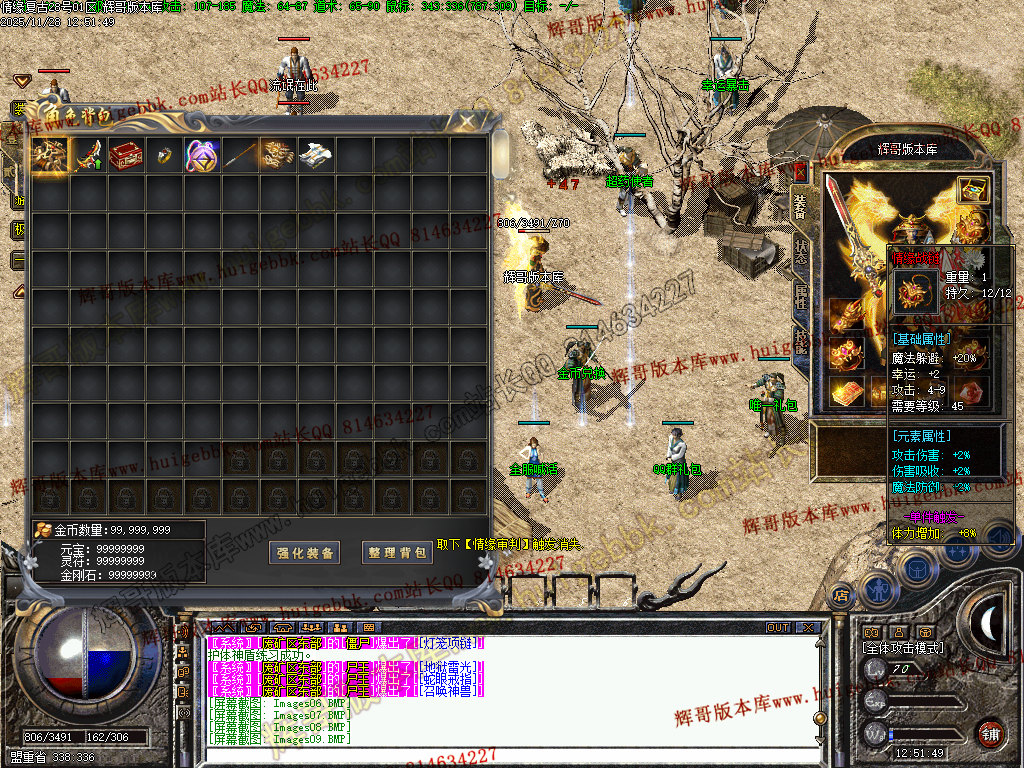Toggle the 全体攻击模式 attack mode label
This screenshot has width=1024, height=768.
[902, 648]
